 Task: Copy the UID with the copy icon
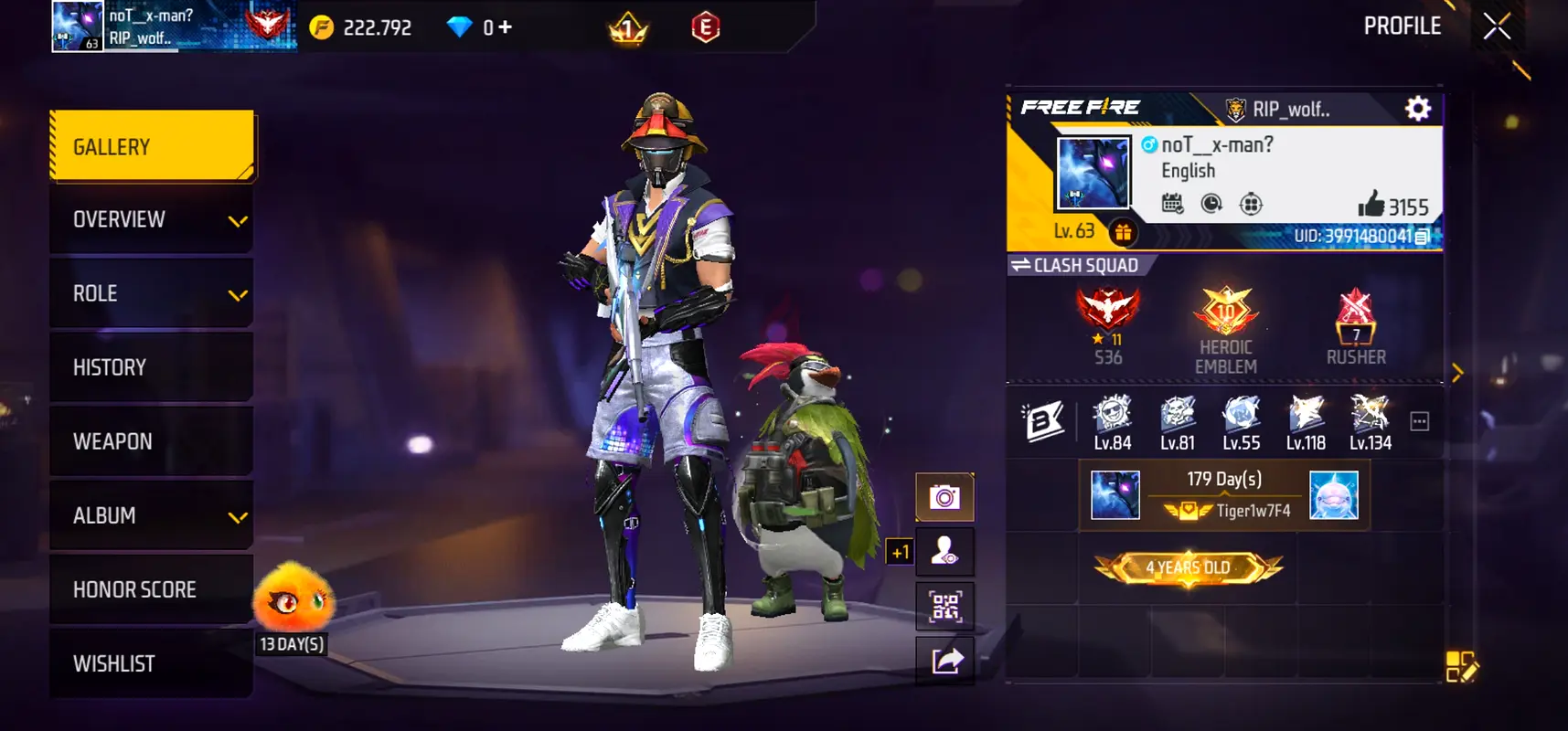click(x=1423, y=237)
